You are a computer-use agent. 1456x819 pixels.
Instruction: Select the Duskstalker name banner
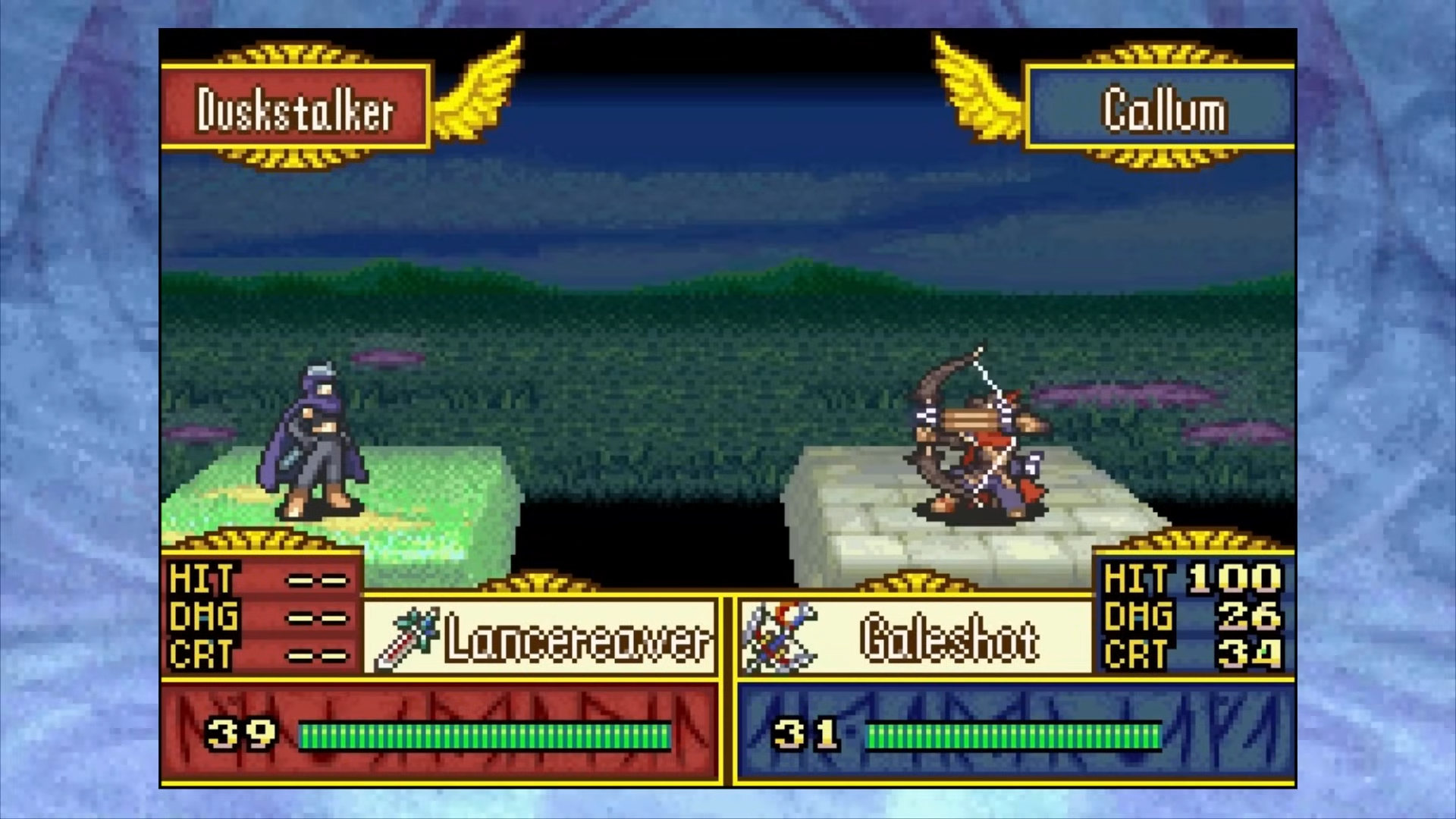(296, 108)
